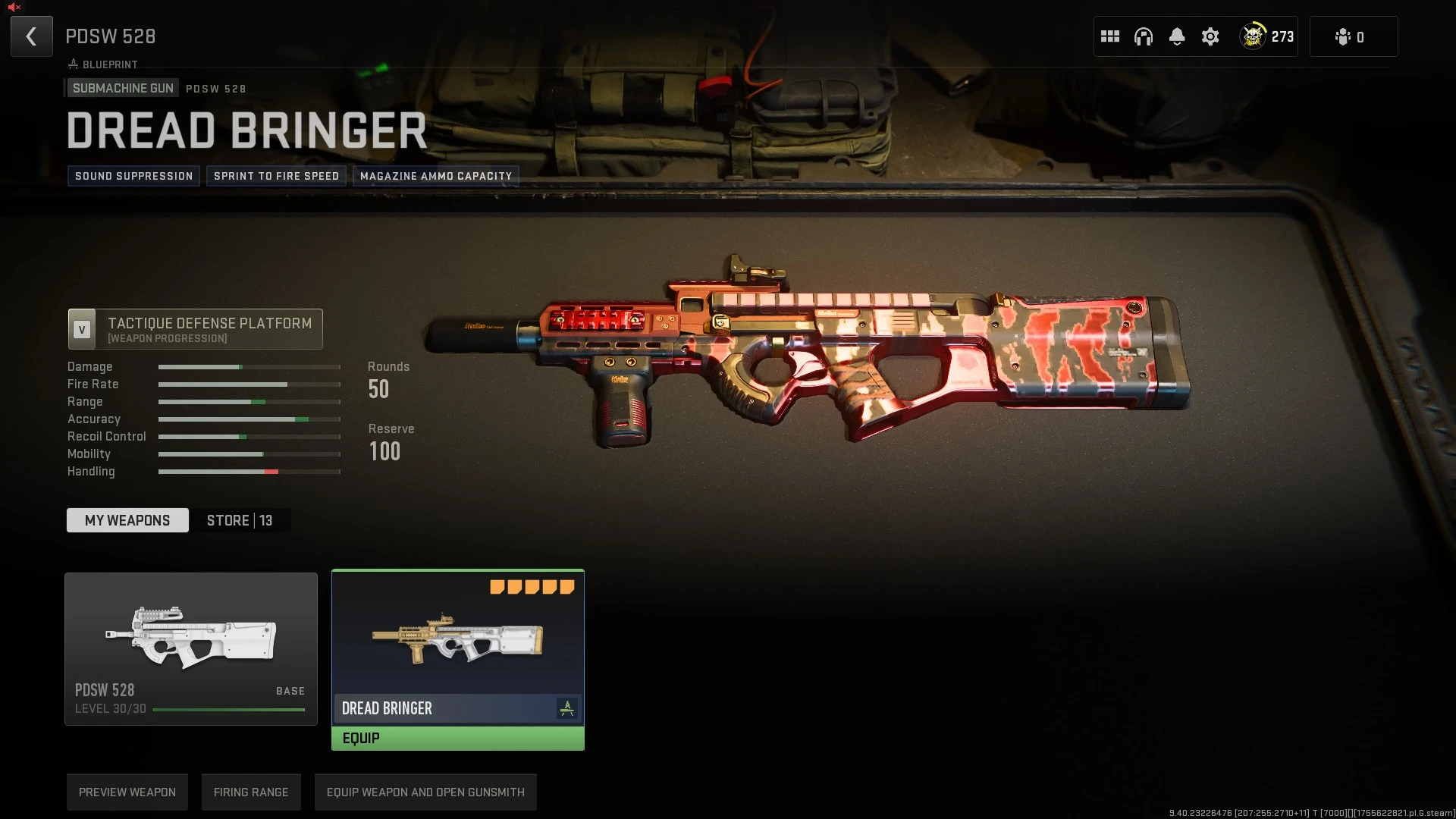Open the back navigation arrow

point(31,36)
